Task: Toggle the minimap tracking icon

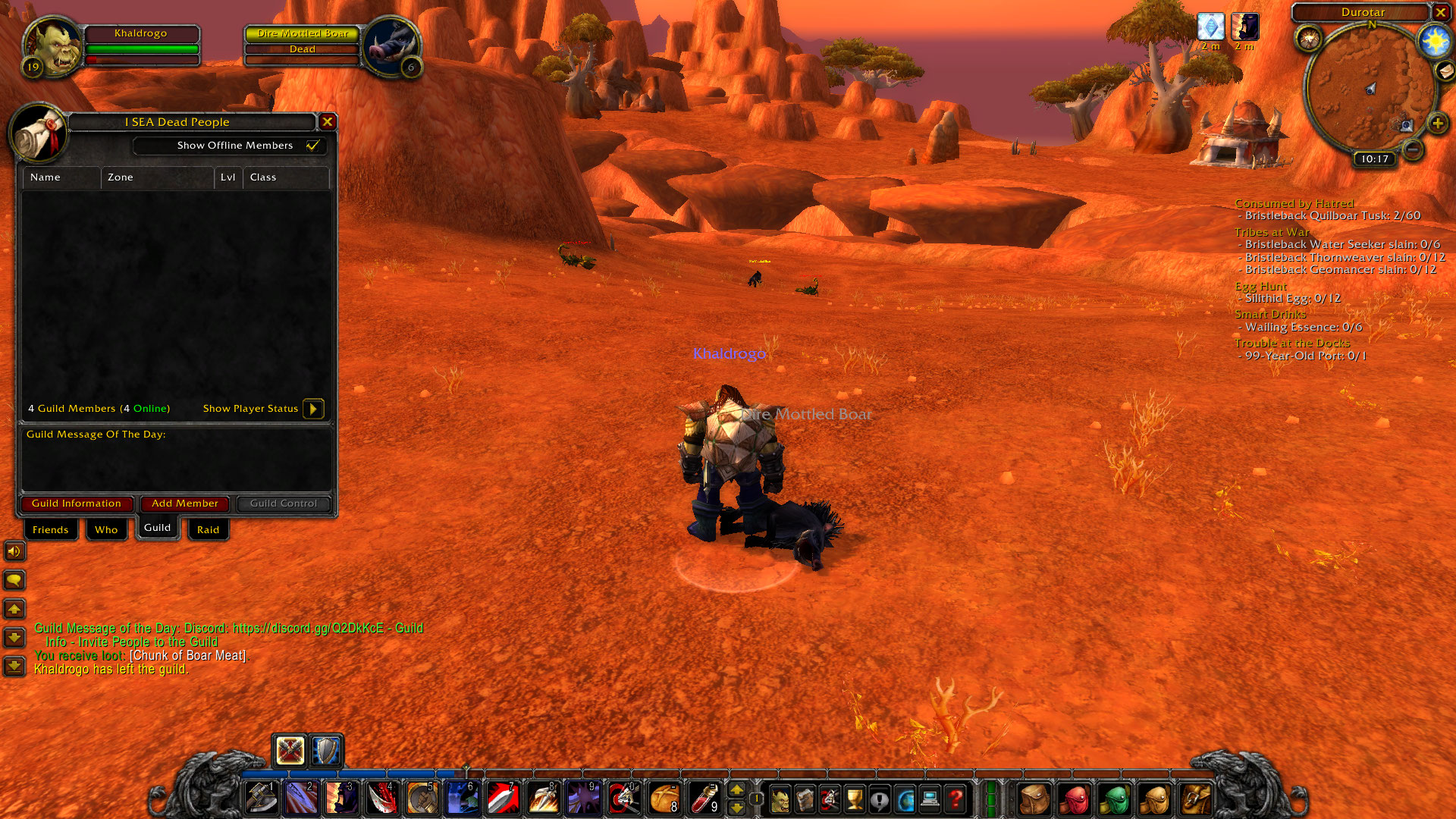Action: tap(1310, 39)
